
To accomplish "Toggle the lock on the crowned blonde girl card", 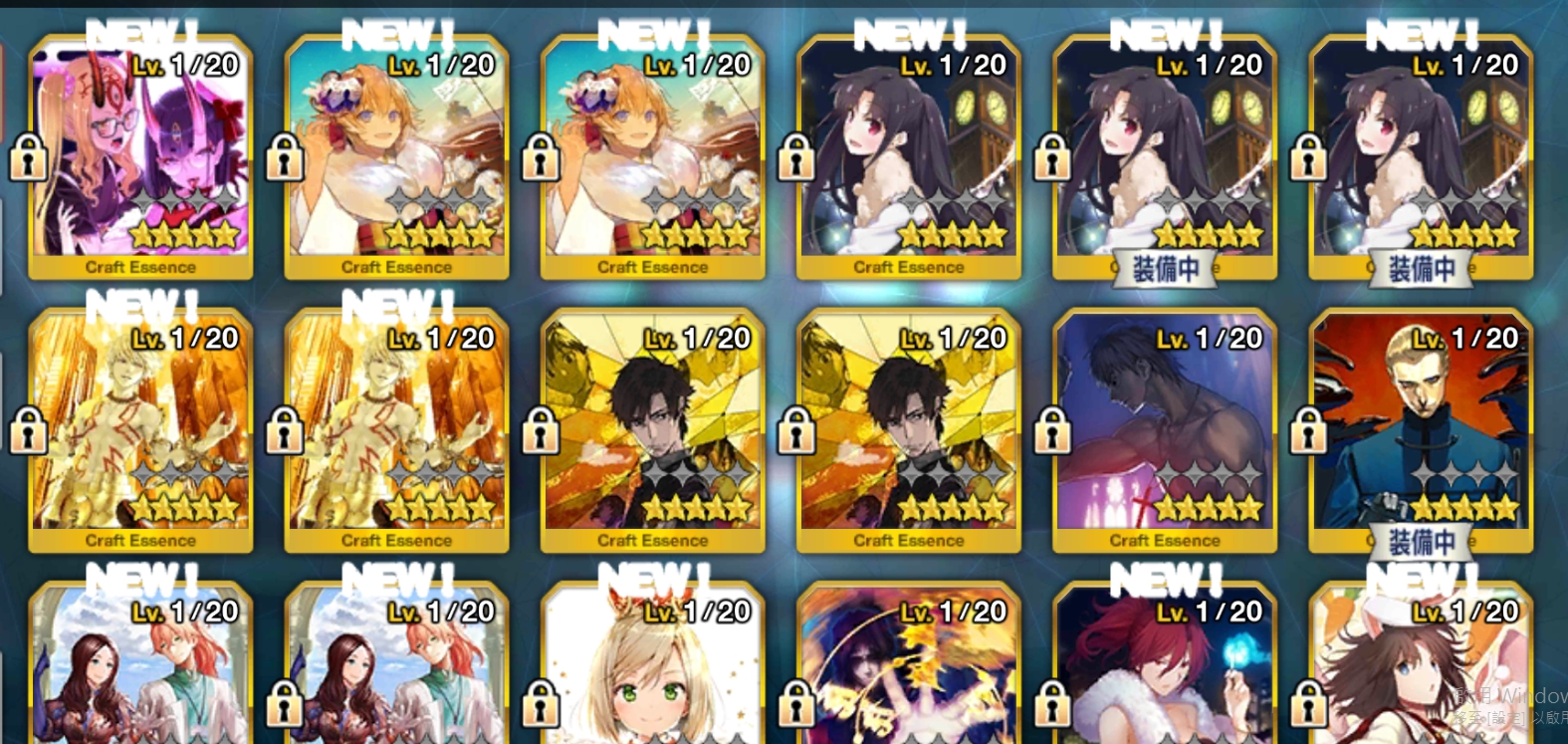I will [x=541, y=704].
